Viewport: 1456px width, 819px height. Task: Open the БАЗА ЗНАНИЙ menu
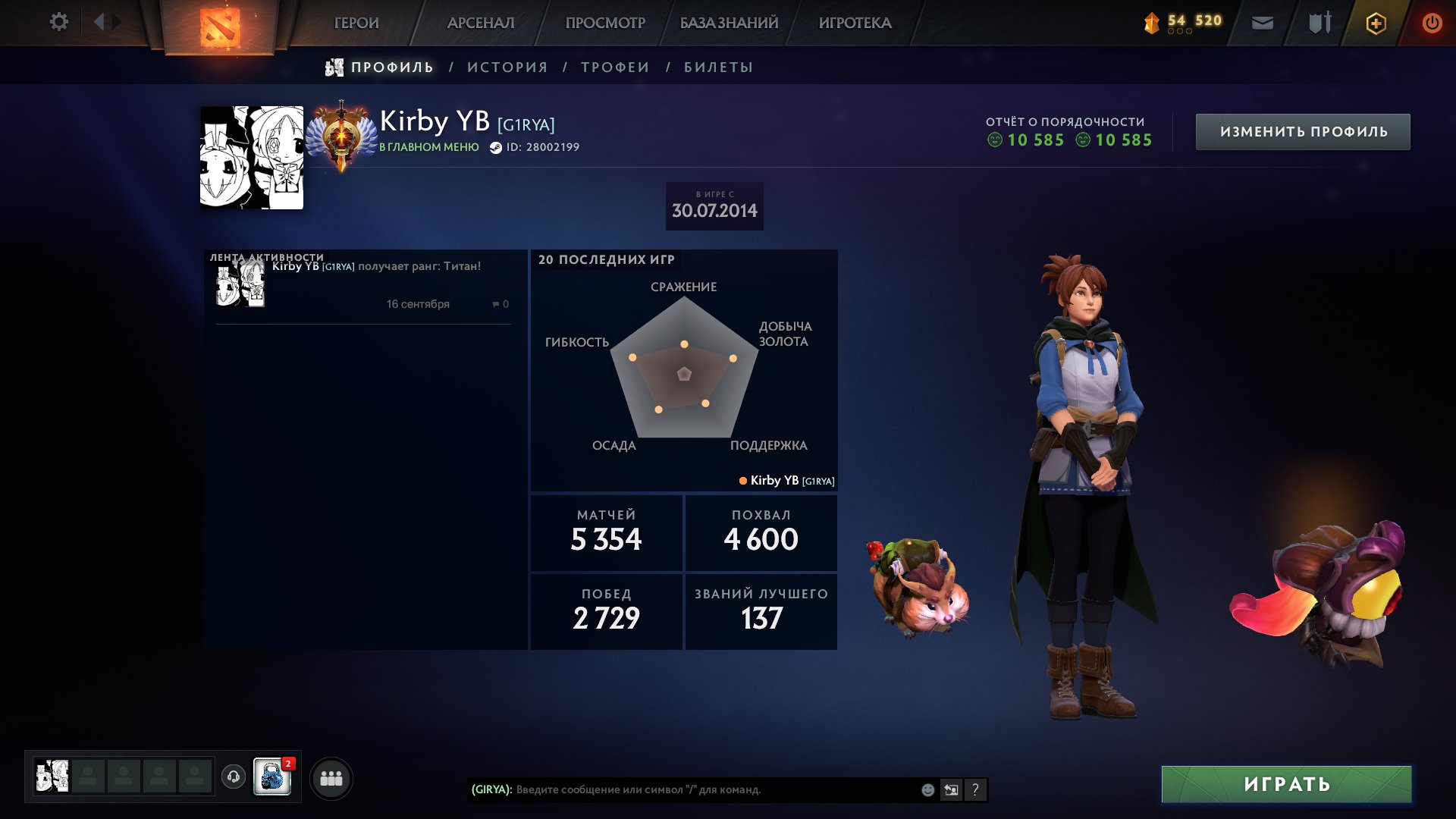[x=729, y=24]
